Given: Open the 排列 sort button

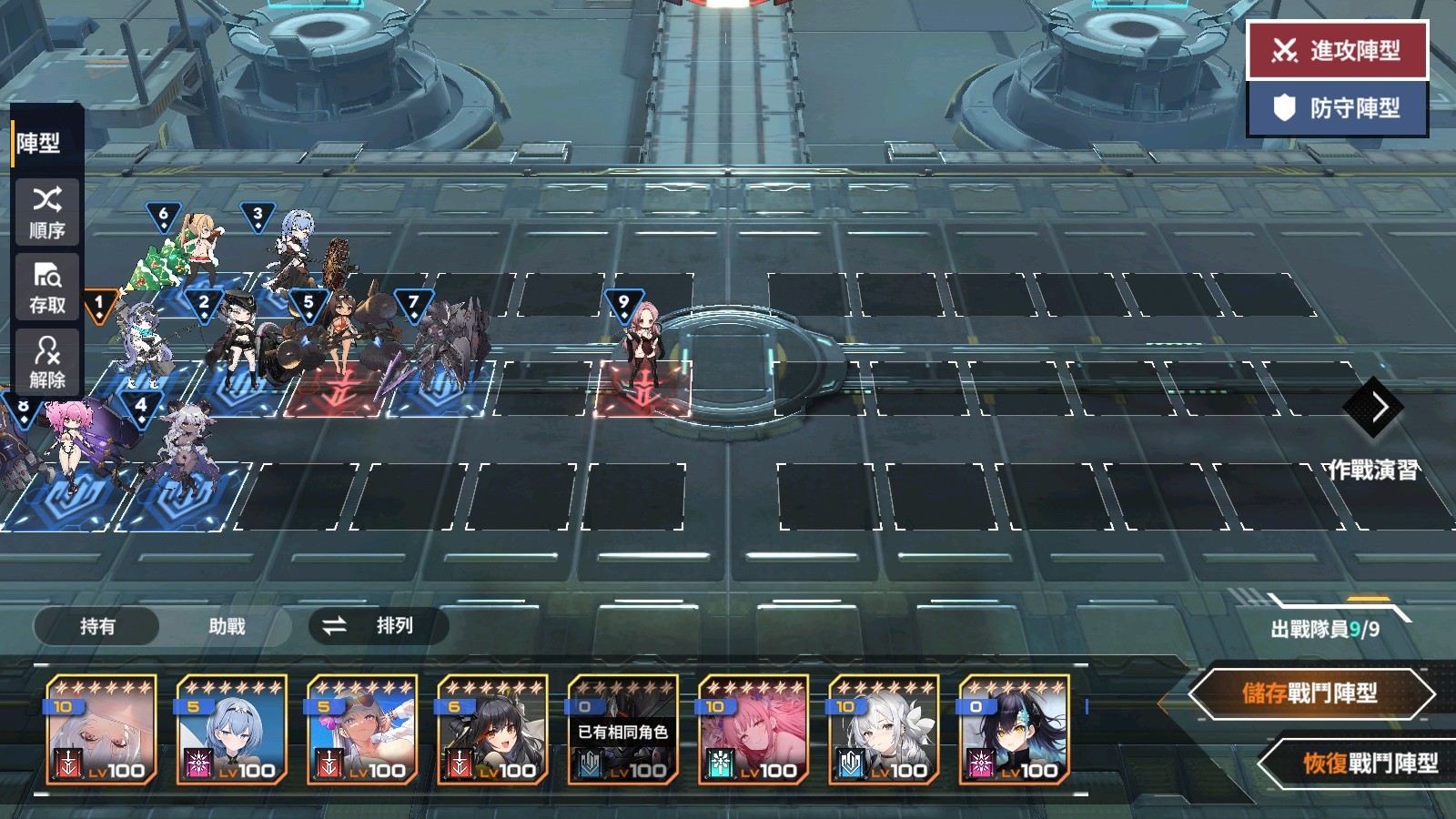Looking at the screenshot, I should click(x=378, y=626).
